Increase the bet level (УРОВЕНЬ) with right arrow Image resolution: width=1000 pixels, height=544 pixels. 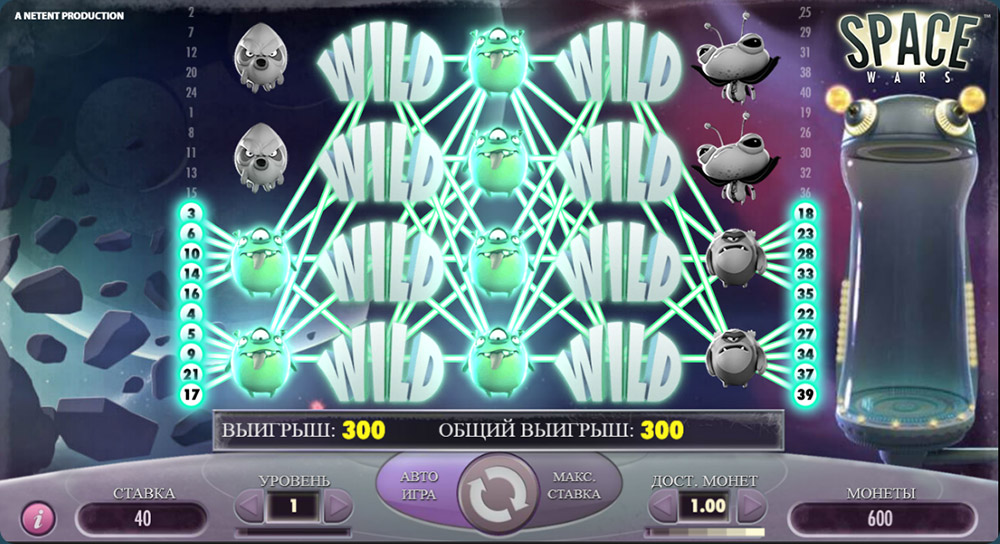[337, 506]
